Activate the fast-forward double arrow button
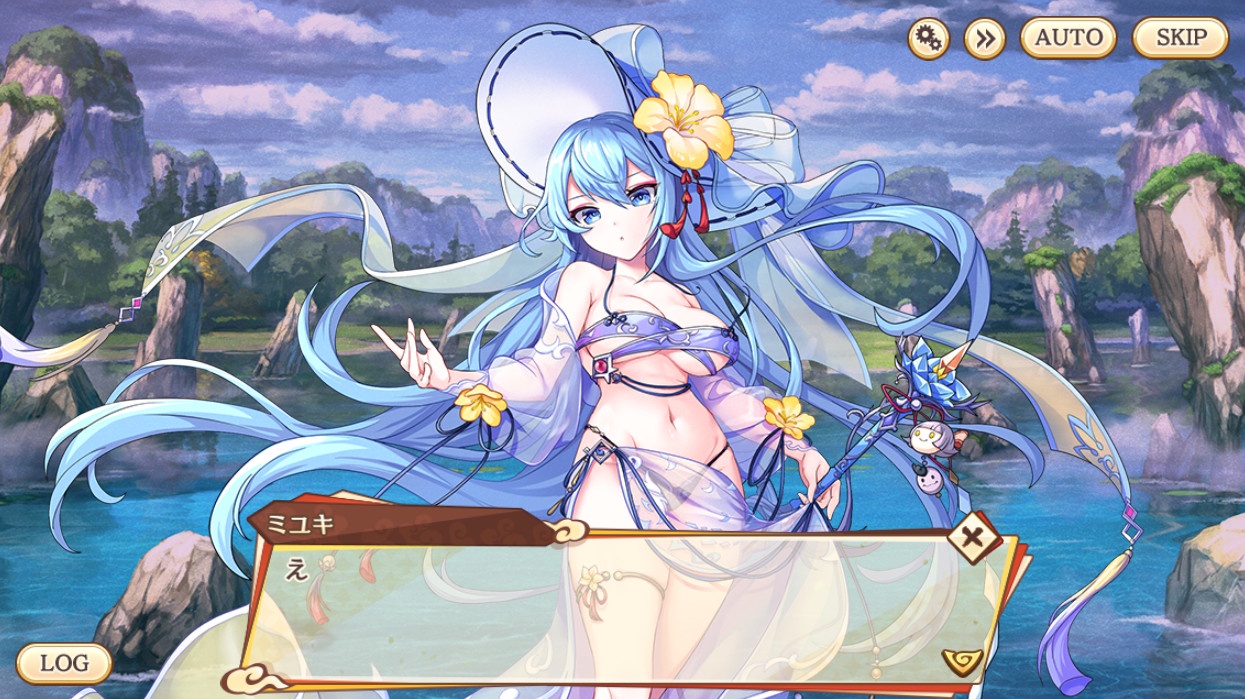1245x699 pixels. [x=984, y=39]
